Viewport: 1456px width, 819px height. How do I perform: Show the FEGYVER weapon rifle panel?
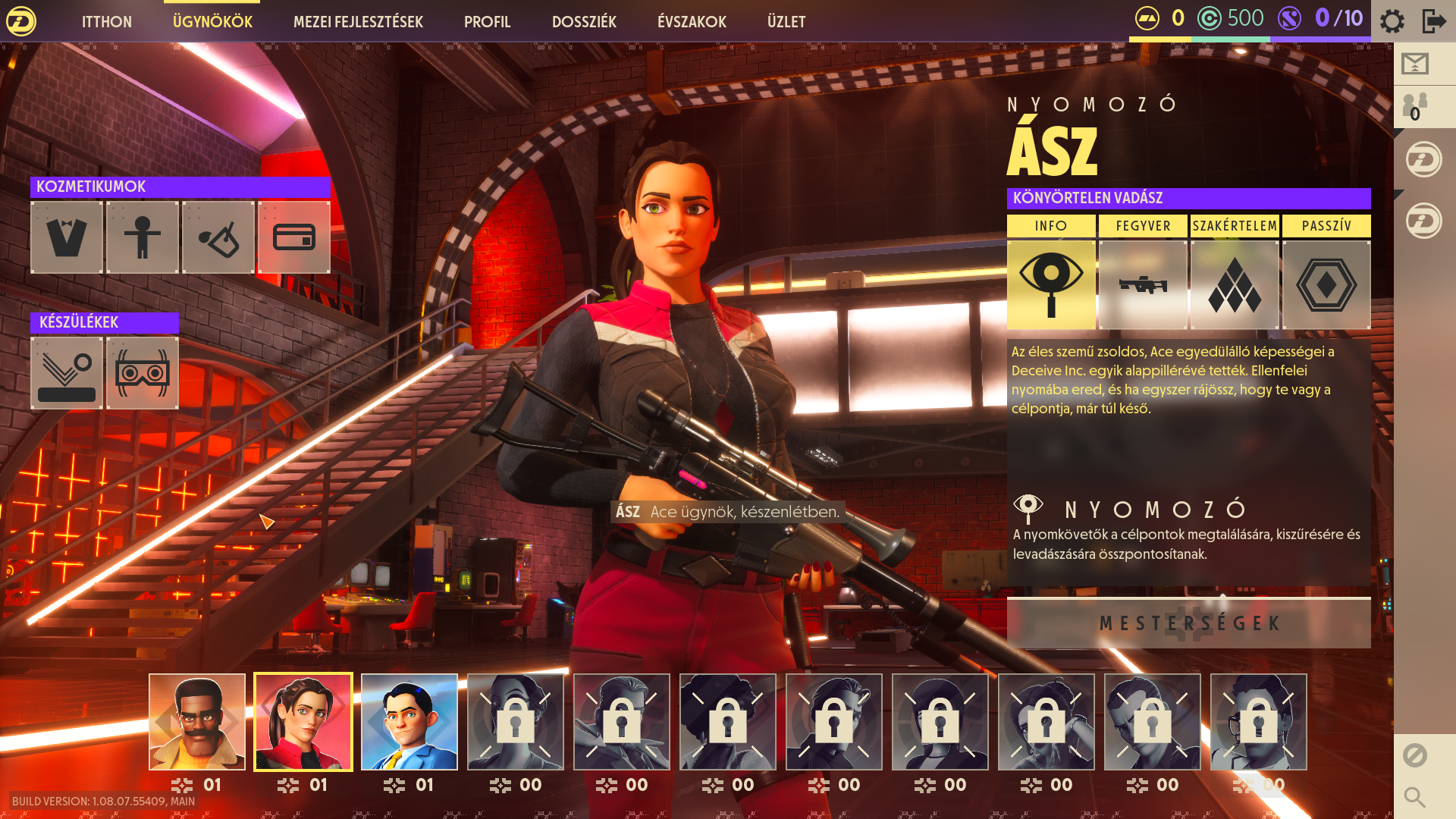tap(1143, 284)
